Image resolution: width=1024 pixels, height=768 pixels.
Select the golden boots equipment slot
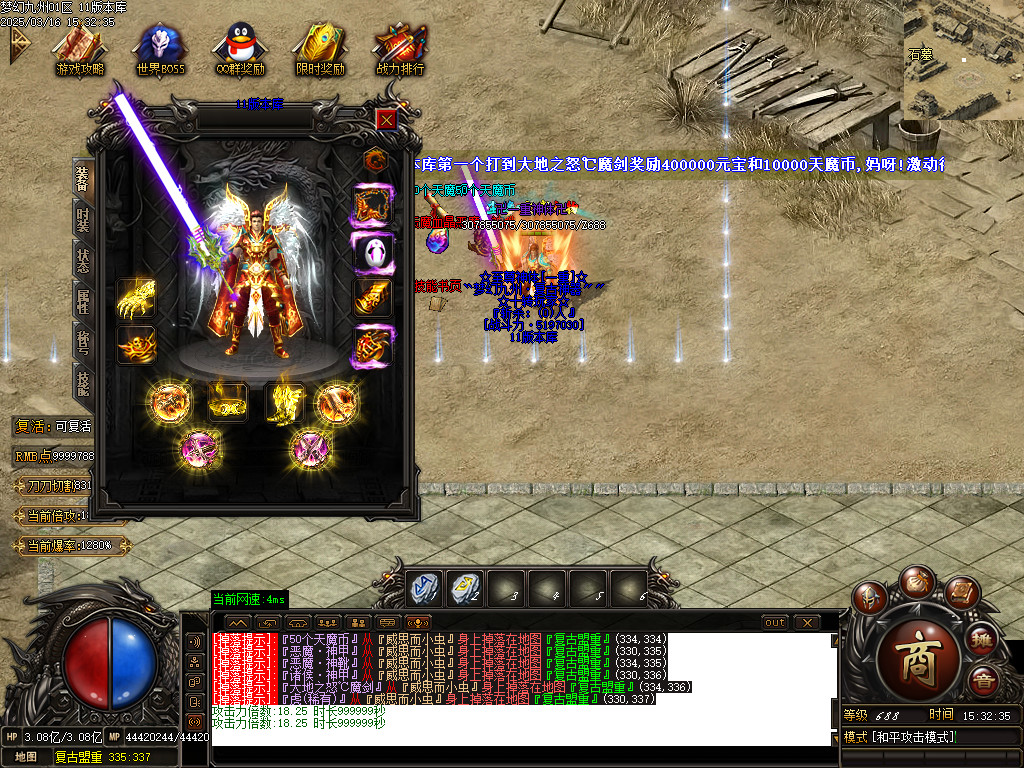pyautogui.click(x=284, y=402)
